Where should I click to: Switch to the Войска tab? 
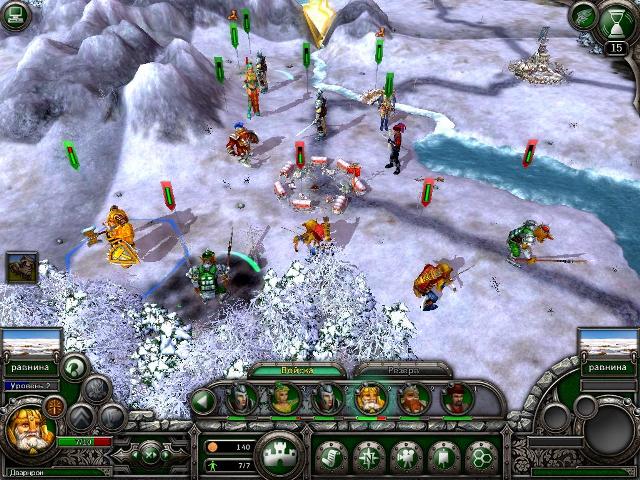tap(297, 370)
